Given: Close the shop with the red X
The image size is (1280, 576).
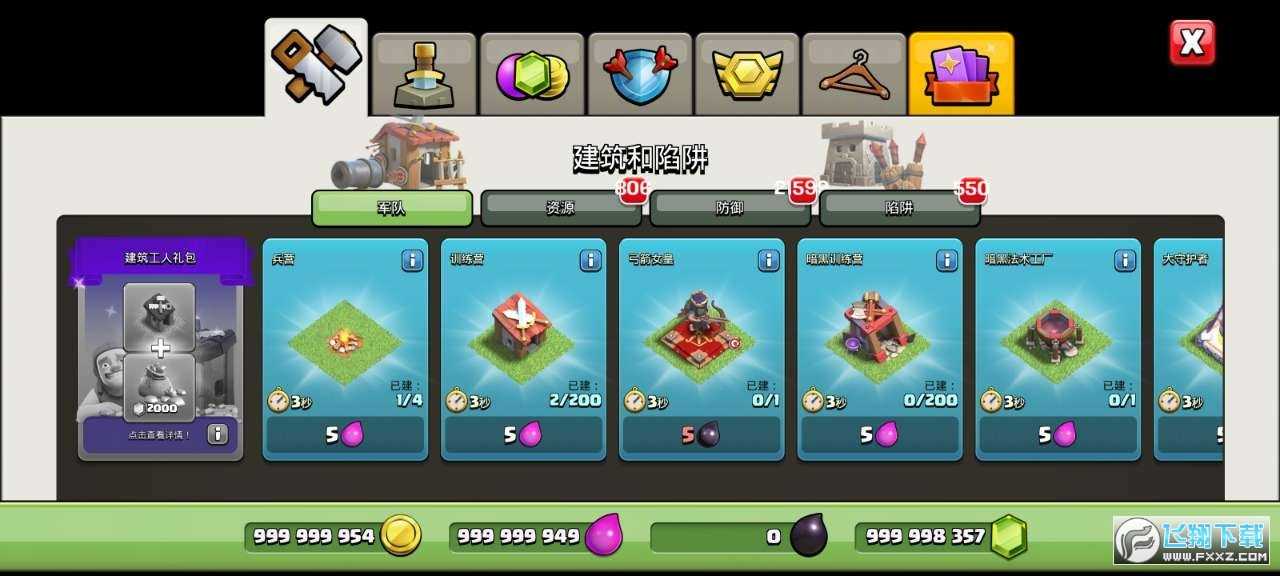Looking at the screenshot, I should click(x=1192, y=43).
